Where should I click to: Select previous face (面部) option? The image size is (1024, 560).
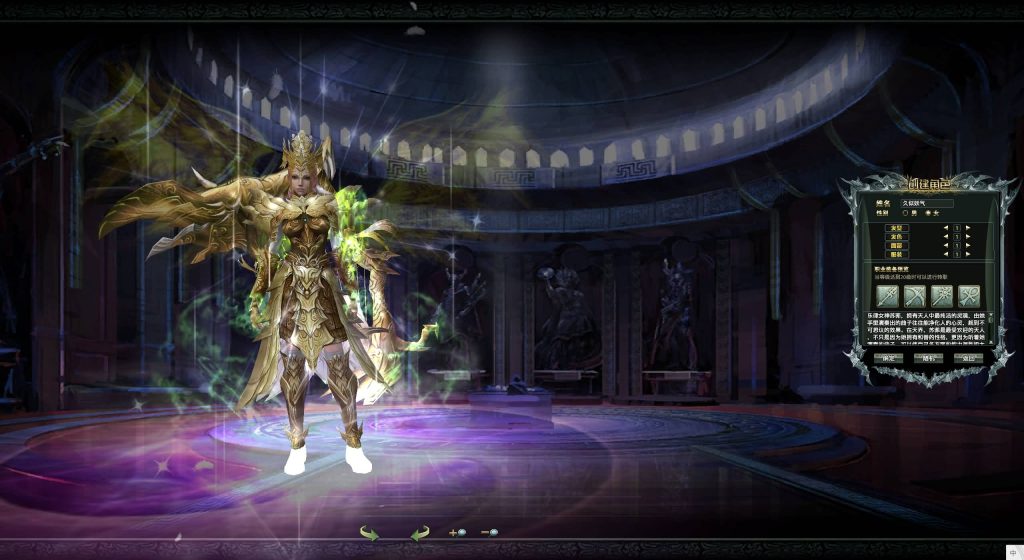coord(945,245)
